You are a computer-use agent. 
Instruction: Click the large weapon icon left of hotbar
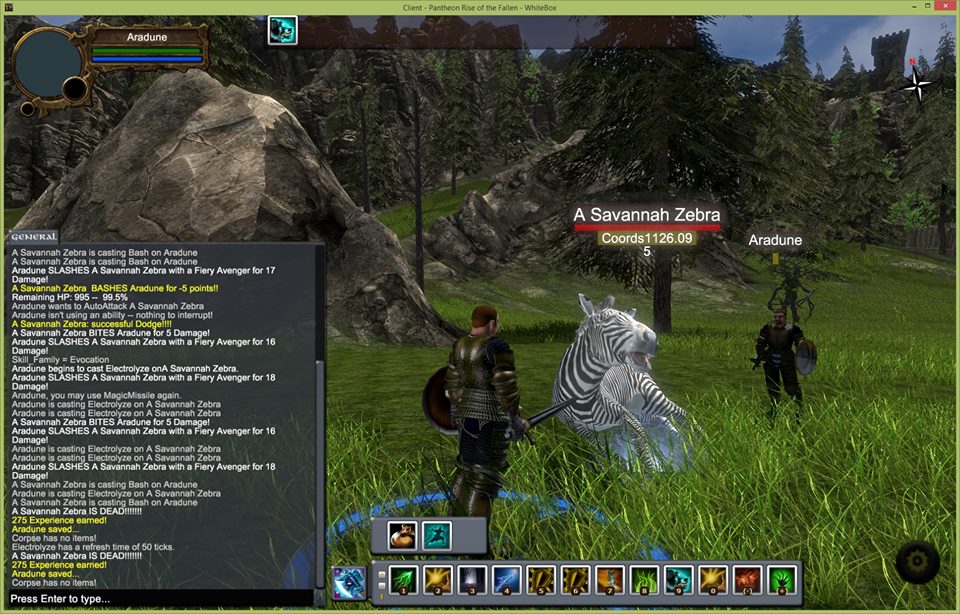point(349,582)
